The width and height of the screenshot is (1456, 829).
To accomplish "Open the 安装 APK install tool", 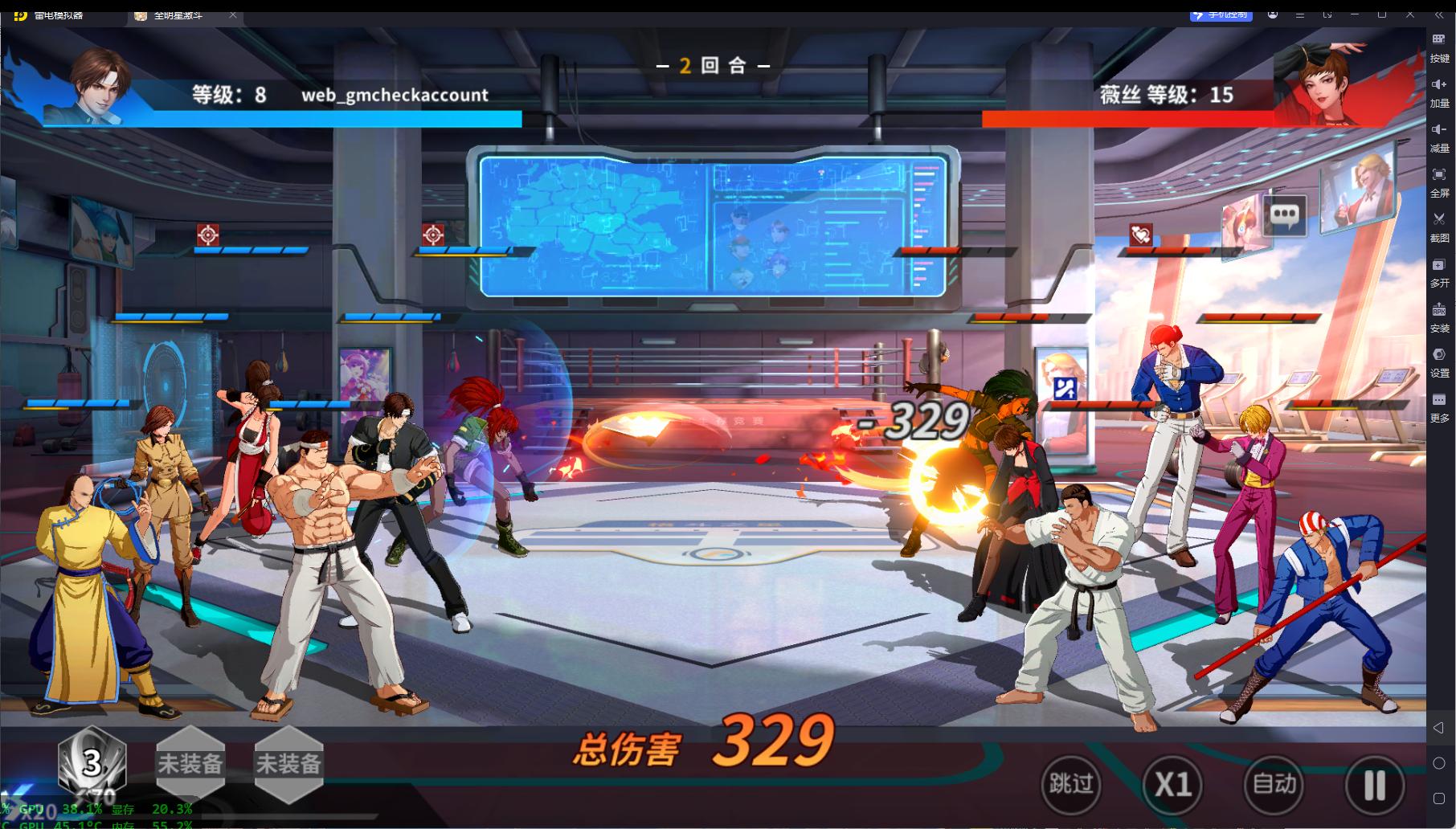I will pyautogui.click(x=1439, y=316).
